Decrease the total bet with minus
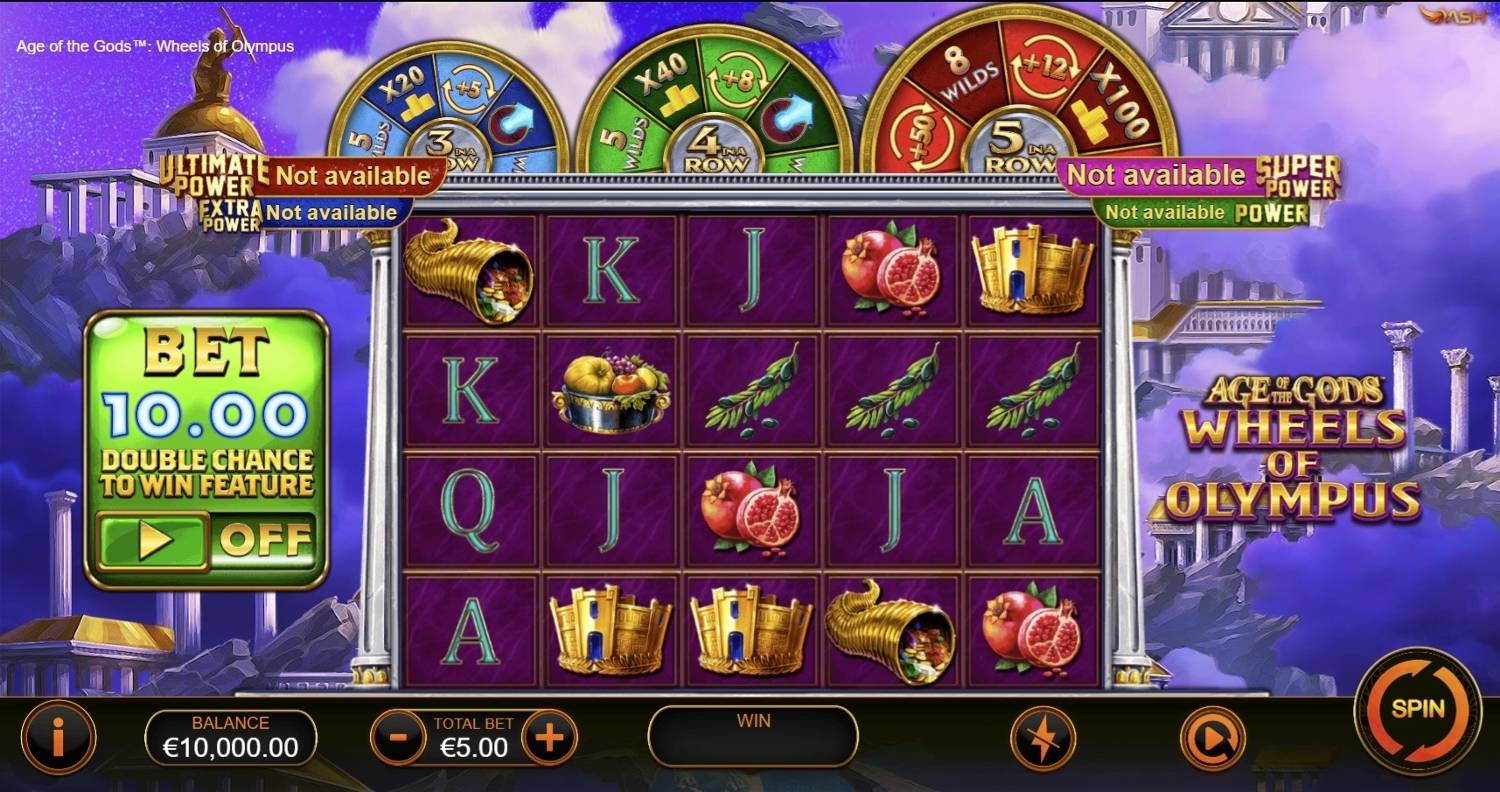 (398, 738)
